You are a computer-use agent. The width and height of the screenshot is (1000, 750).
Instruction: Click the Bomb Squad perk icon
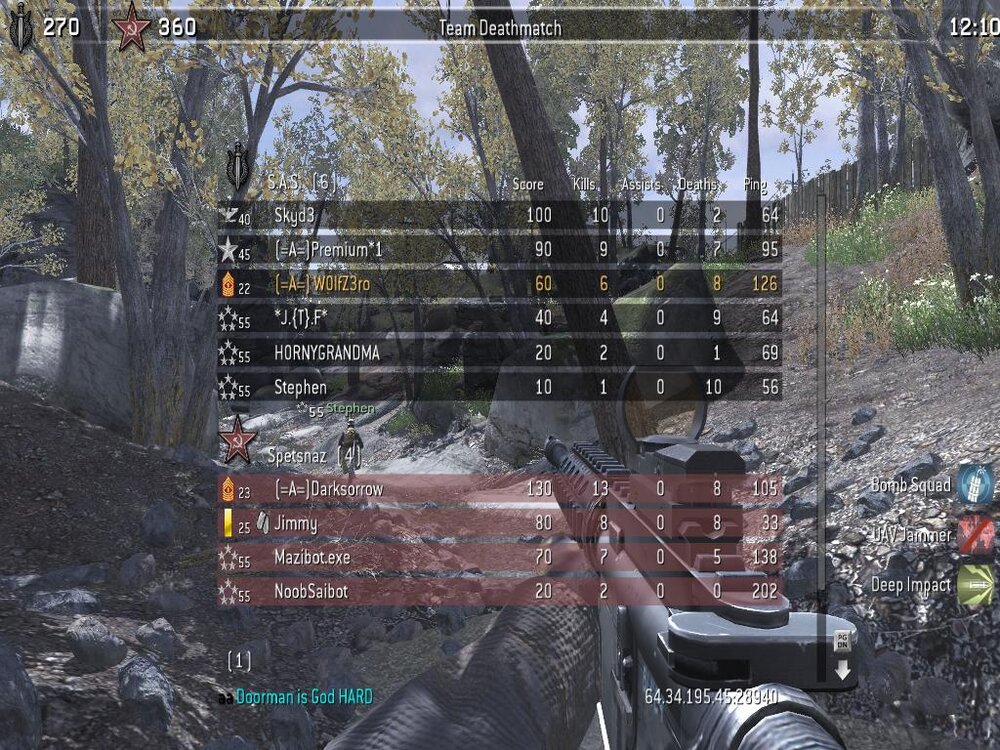coord(975,485)
